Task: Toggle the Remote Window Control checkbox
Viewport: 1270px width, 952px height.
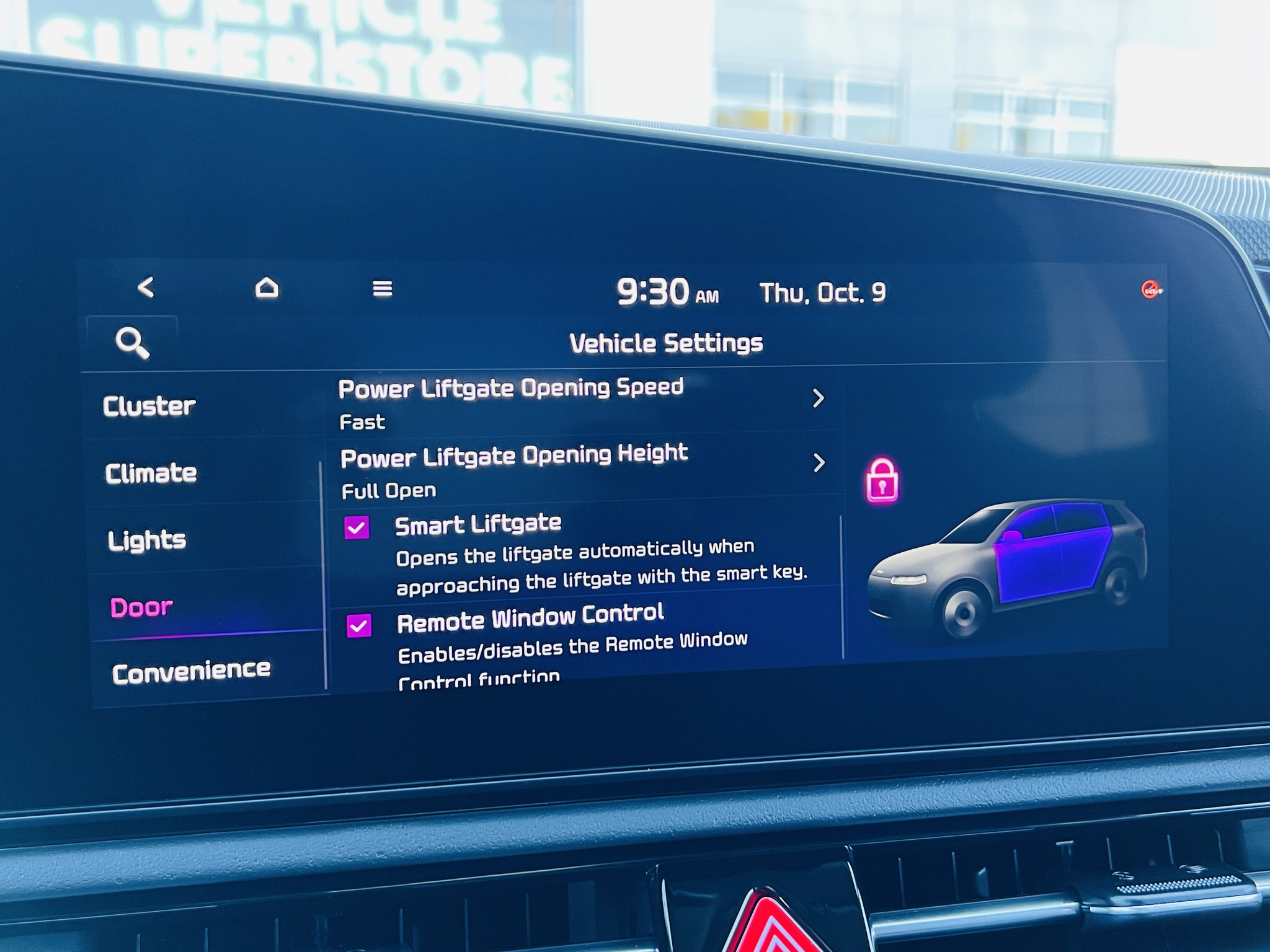Action: tap(360, 626)
